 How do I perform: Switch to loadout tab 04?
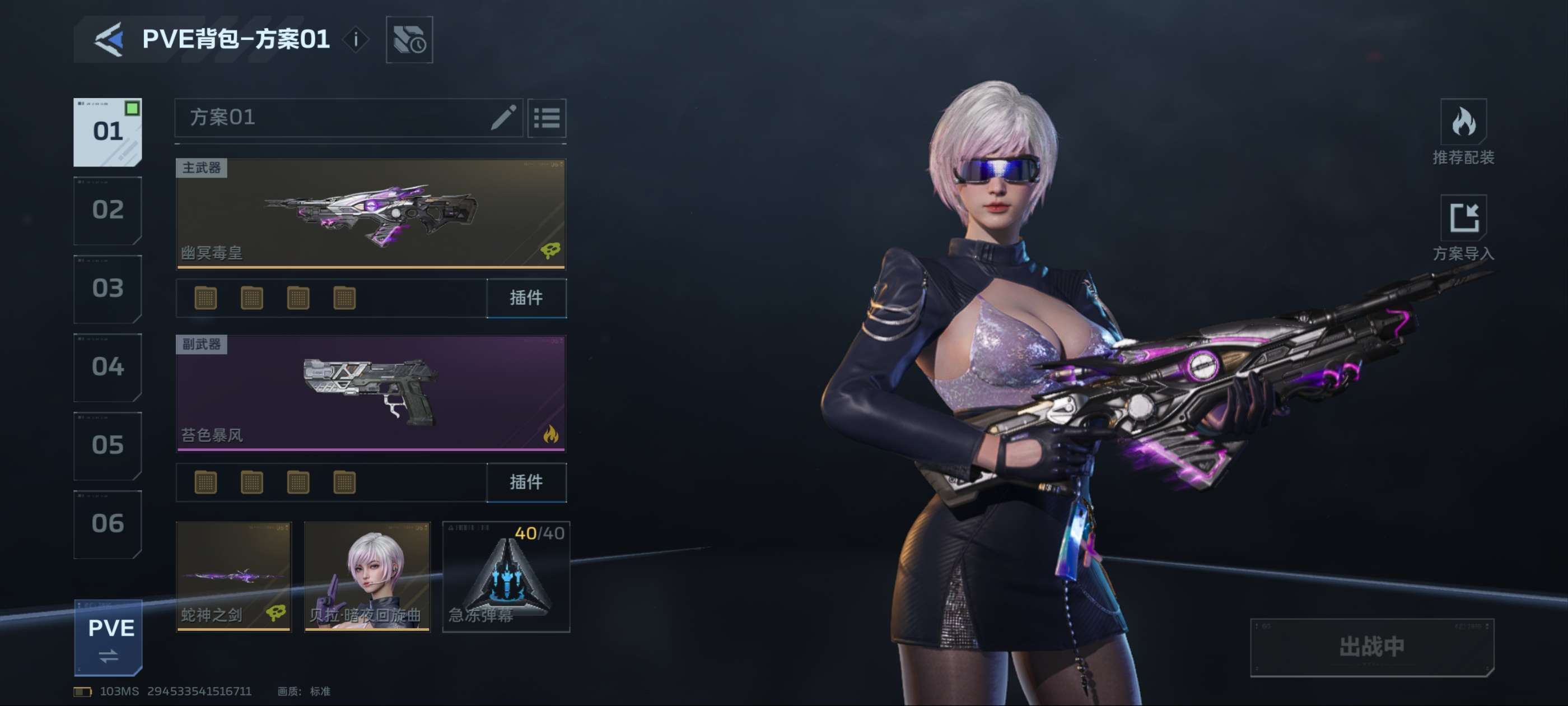tap(108, 366)
